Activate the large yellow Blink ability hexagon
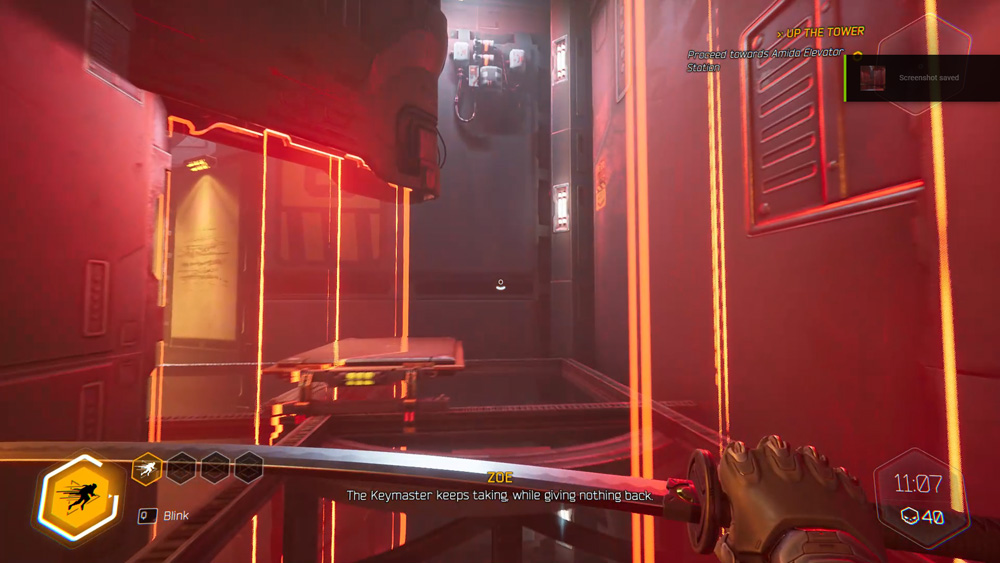 tap(81, 498)
